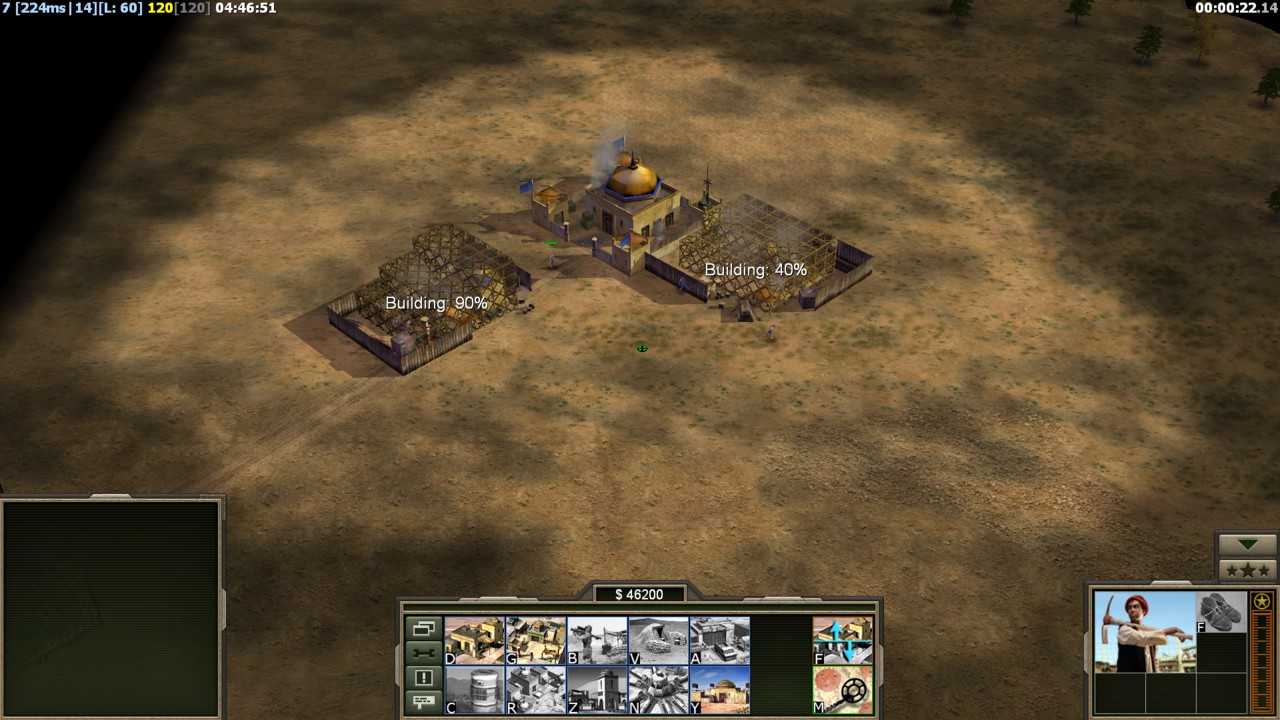Open the chat message button
1280x720 pixels.
(423, 701)
